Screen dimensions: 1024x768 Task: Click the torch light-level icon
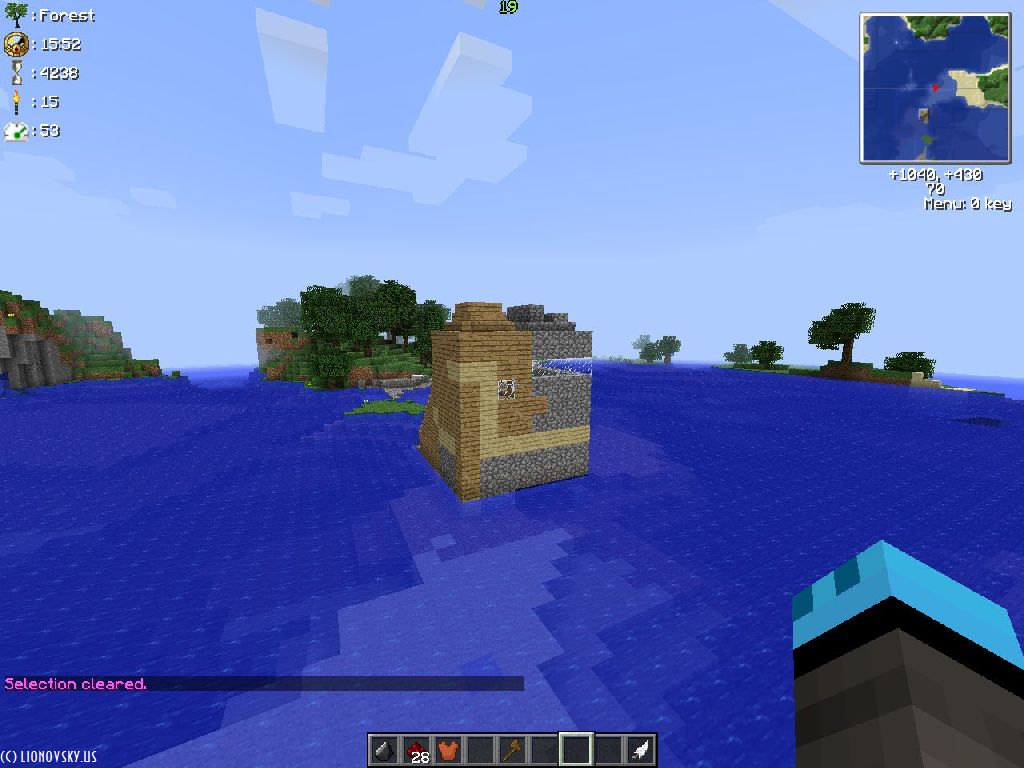(16, 101)
